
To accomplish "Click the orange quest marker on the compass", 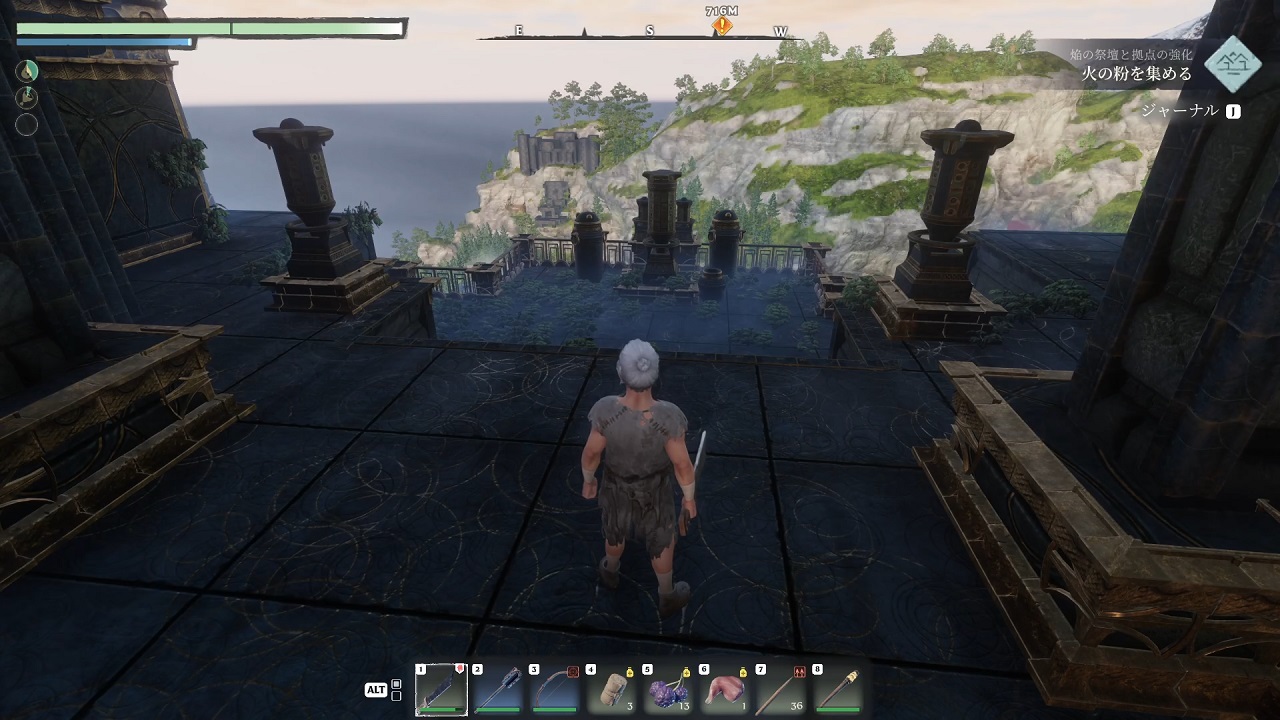I will [721, 27].
